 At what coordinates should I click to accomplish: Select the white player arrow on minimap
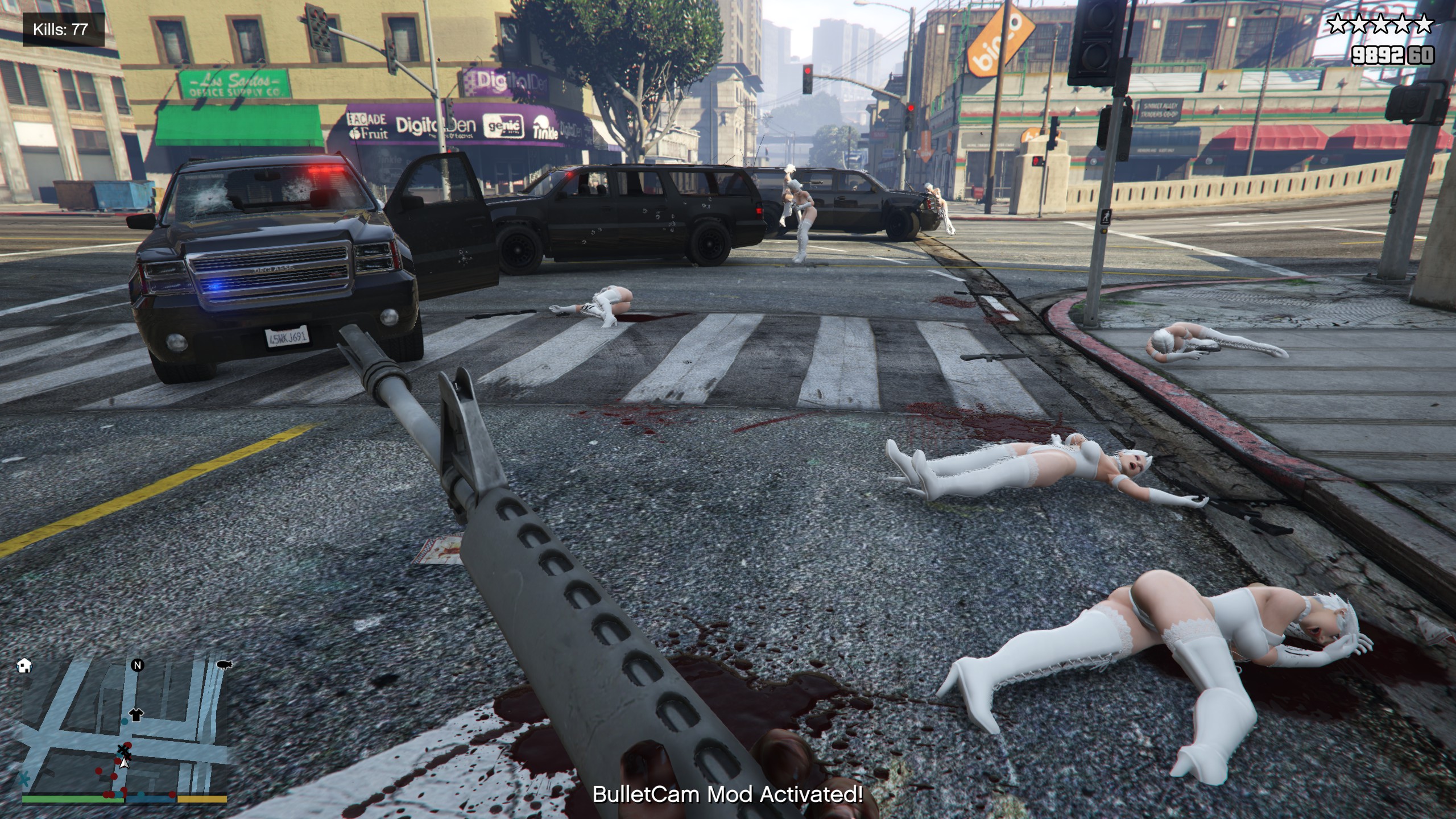tap(125, 762)
